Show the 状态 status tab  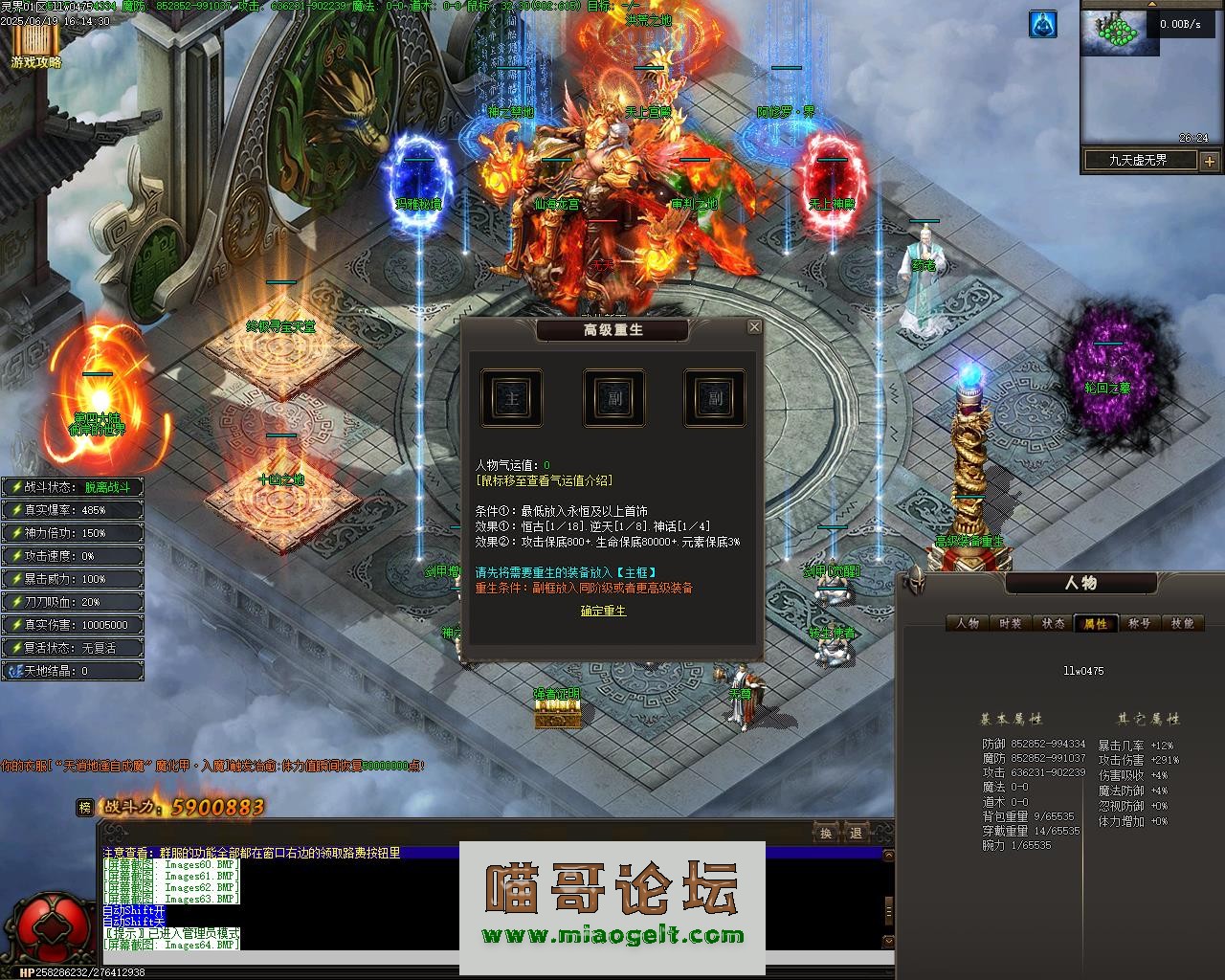click(x=1053, y=623)
